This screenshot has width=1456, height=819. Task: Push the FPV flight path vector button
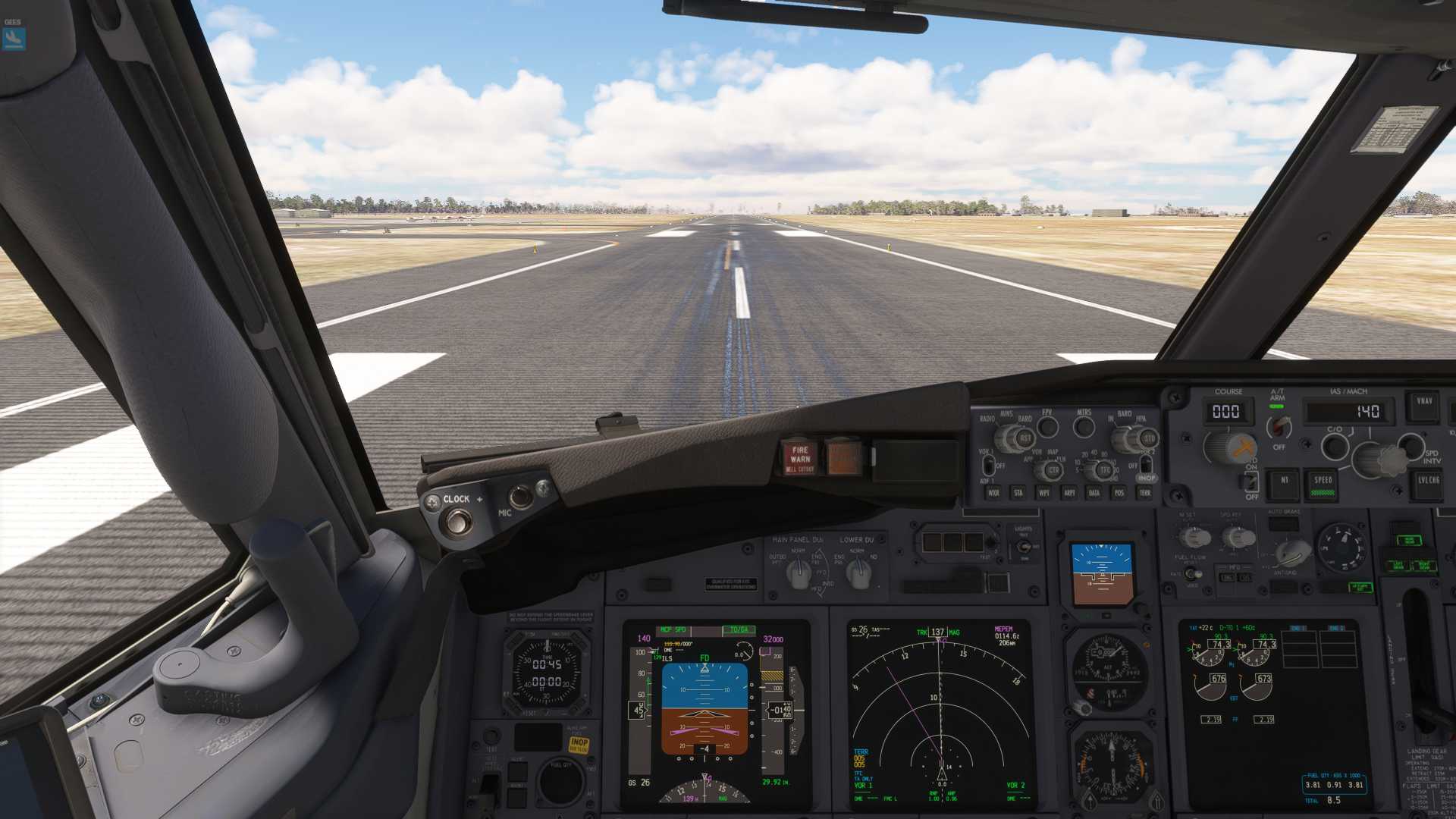click(1047, 428)
